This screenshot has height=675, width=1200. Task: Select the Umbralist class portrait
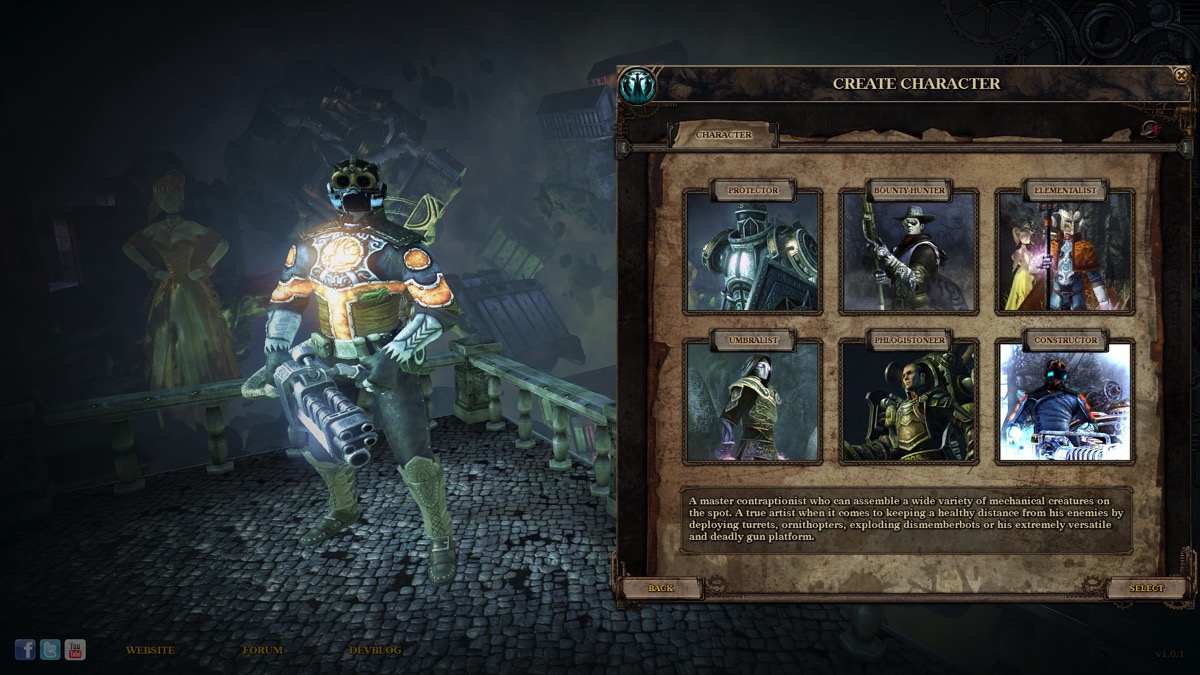753,402
